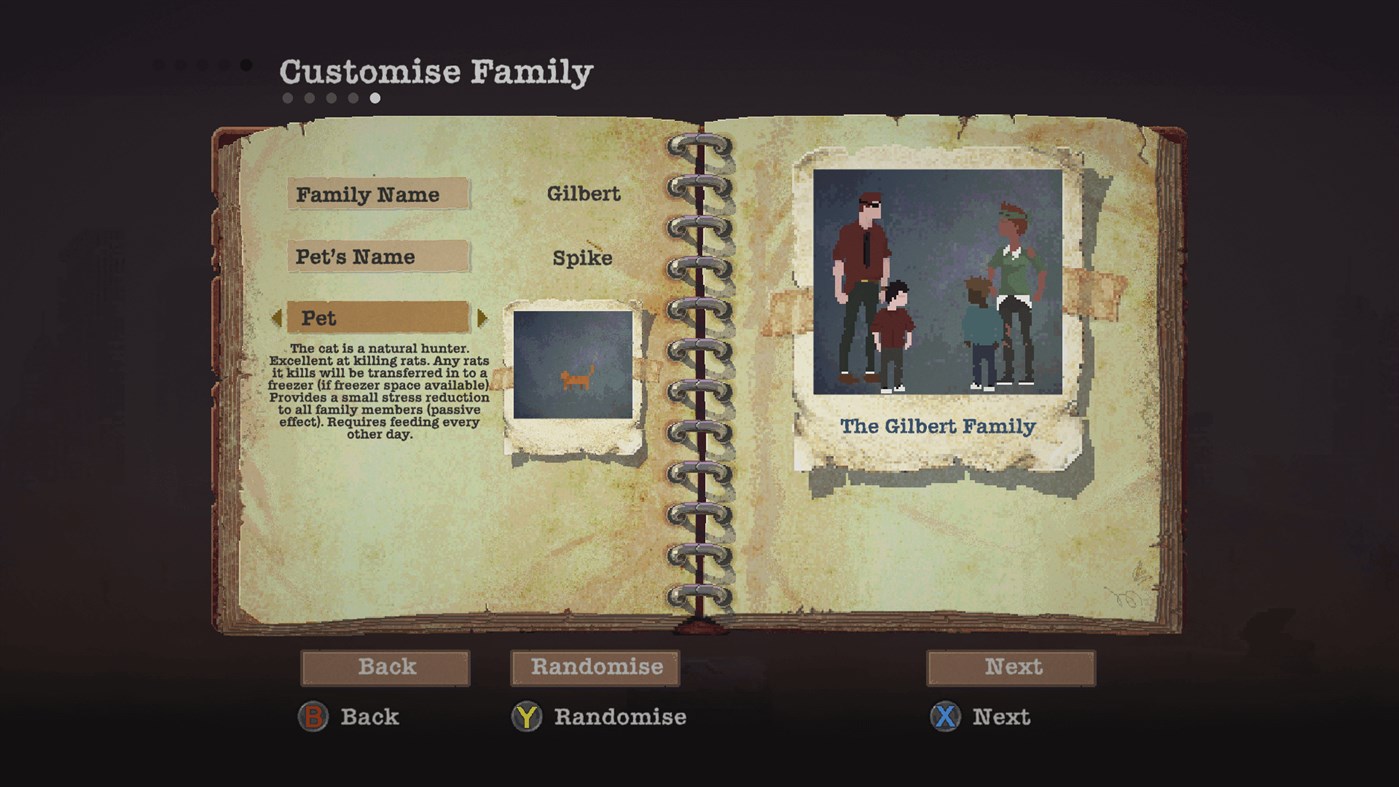Click the Family Name label field
Viewport: 1399px width, 787px height.
[378, 194]
